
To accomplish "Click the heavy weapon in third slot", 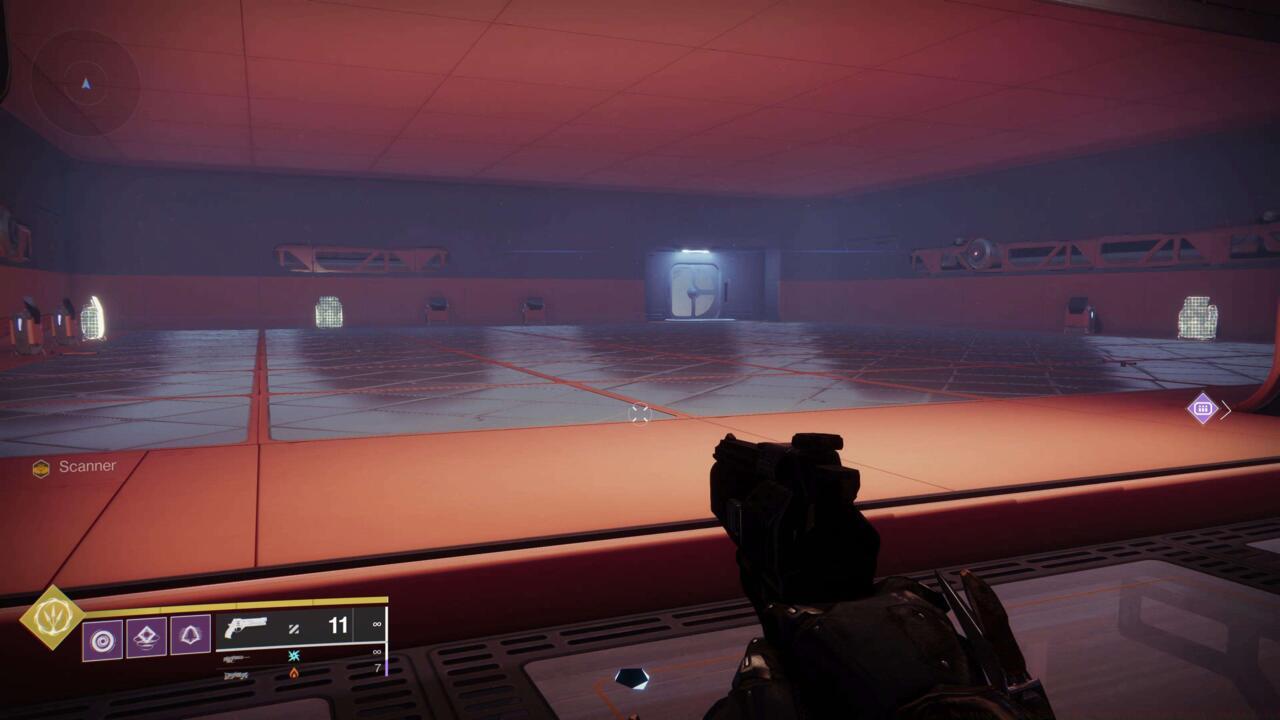I will [236, 675].
